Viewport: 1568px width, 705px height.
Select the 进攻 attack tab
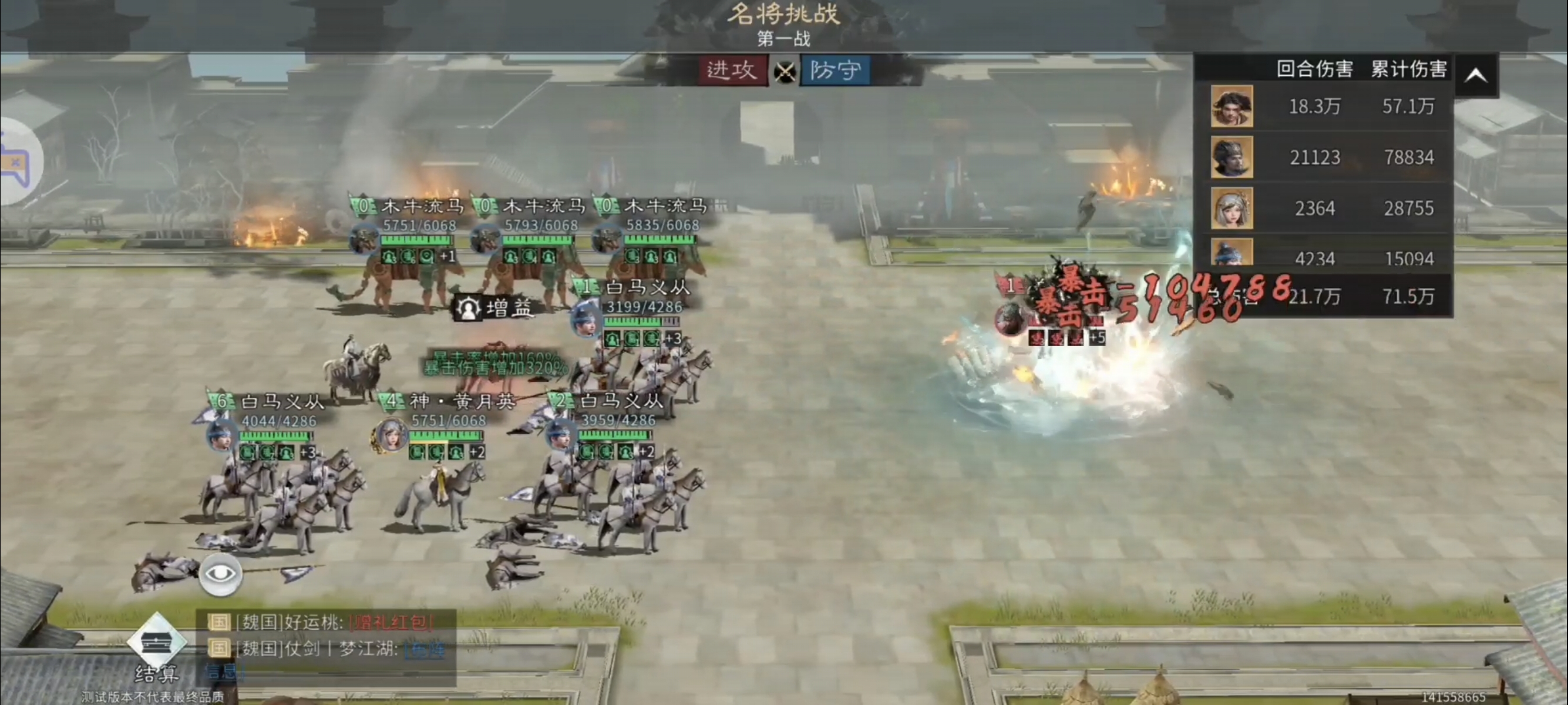point(732,70)
